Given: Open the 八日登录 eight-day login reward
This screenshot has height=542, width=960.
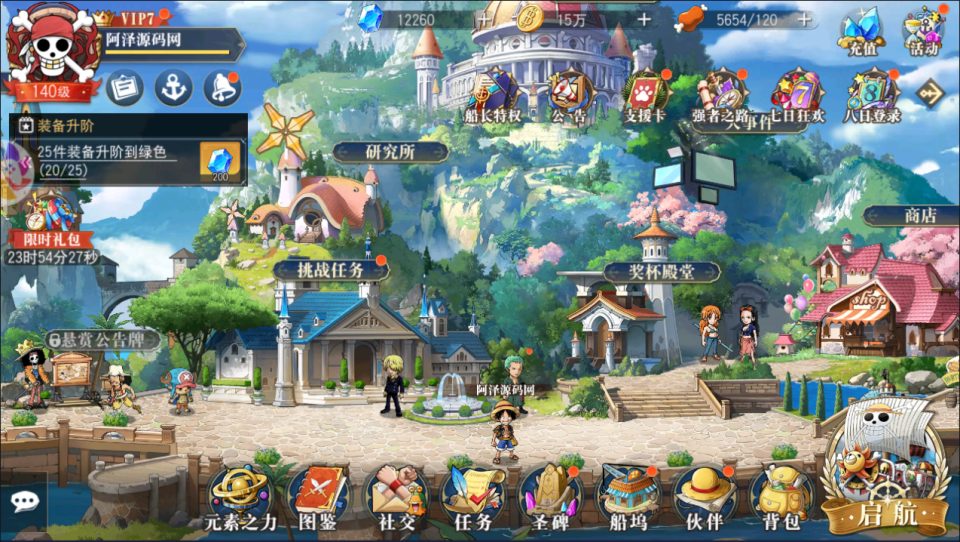Looking at the screenshot, I should [873, 95].
